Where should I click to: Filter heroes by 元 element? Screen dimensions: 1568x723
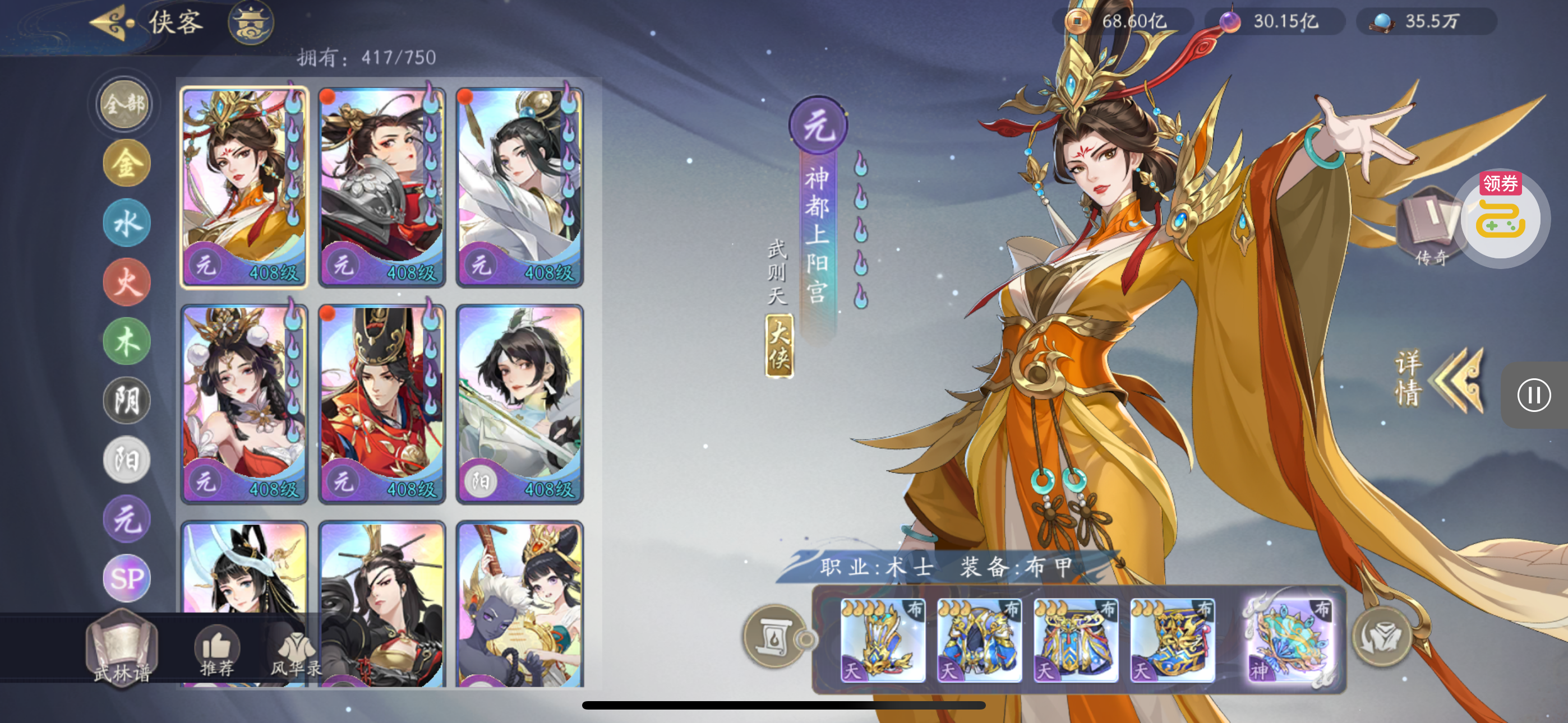click(127, 518)
